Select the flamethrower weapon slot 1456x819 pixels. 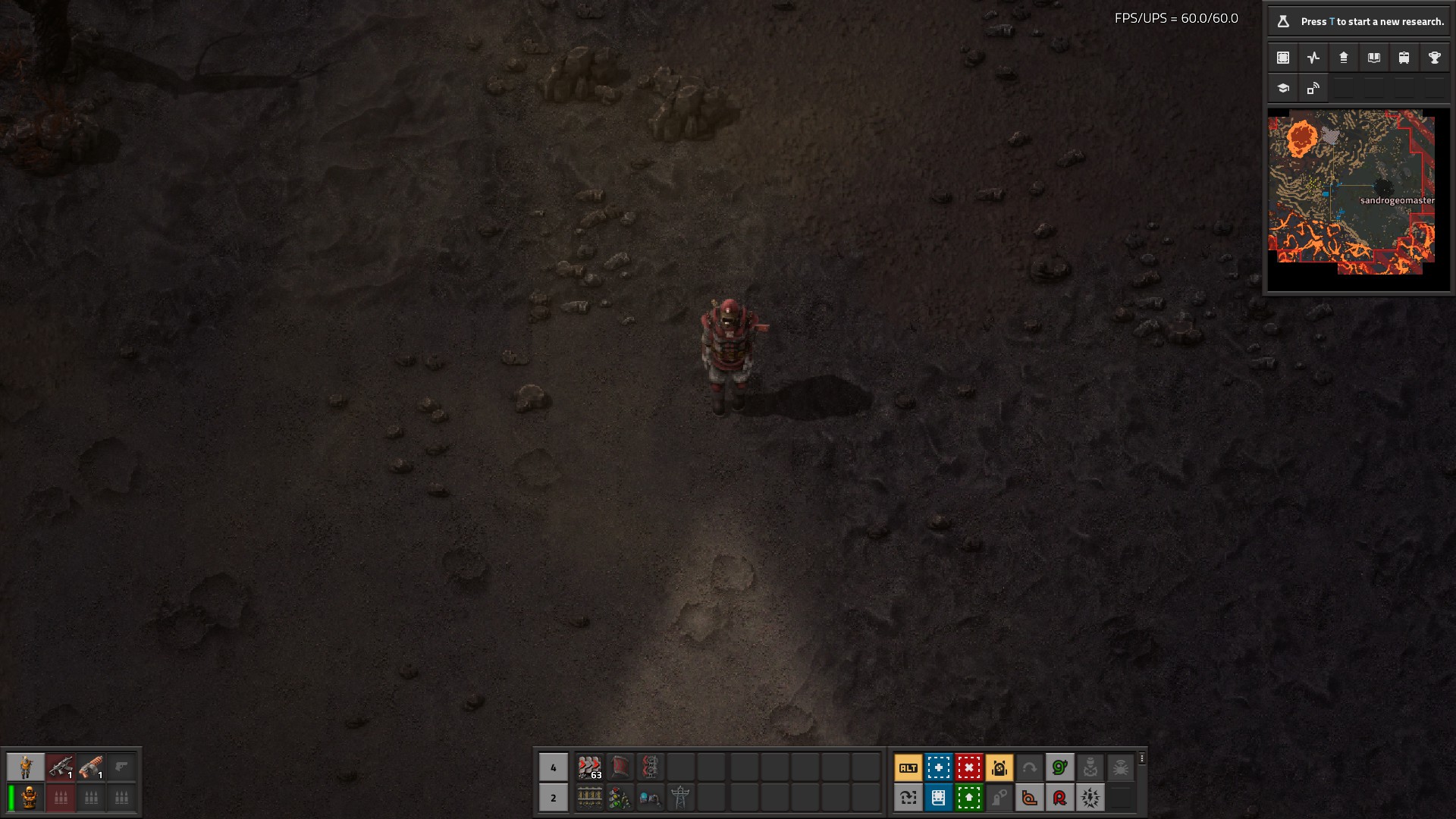tap(91, 767)
